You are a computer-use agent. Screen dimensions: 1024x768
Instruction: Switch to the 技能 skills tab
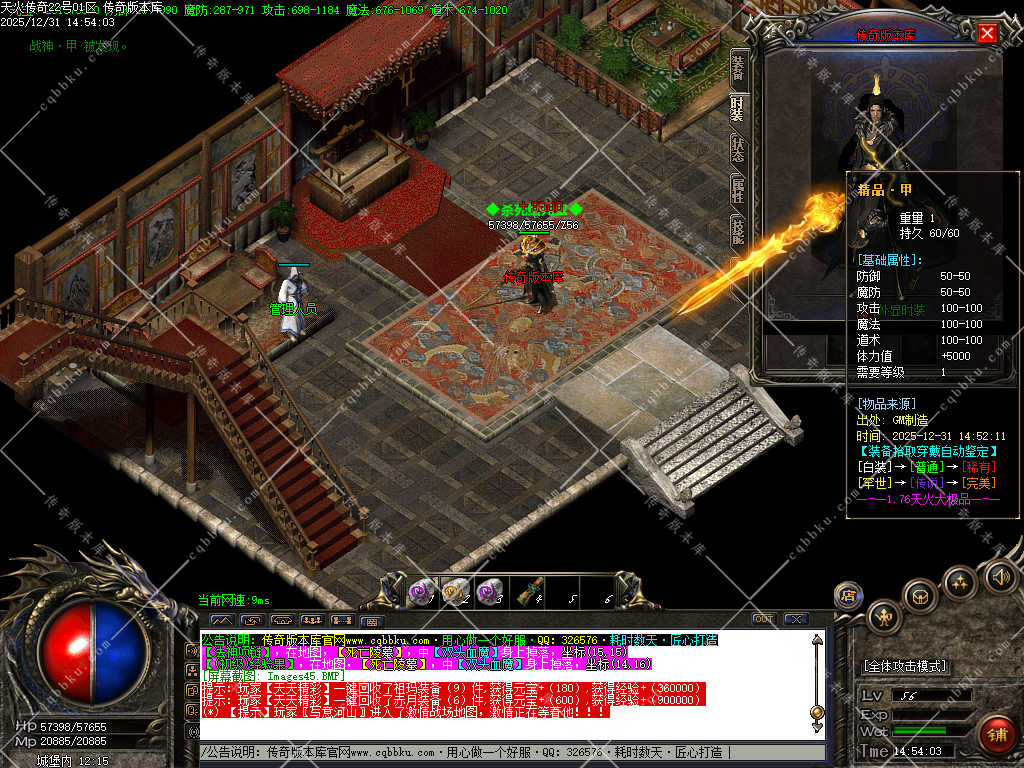[738, 230]
